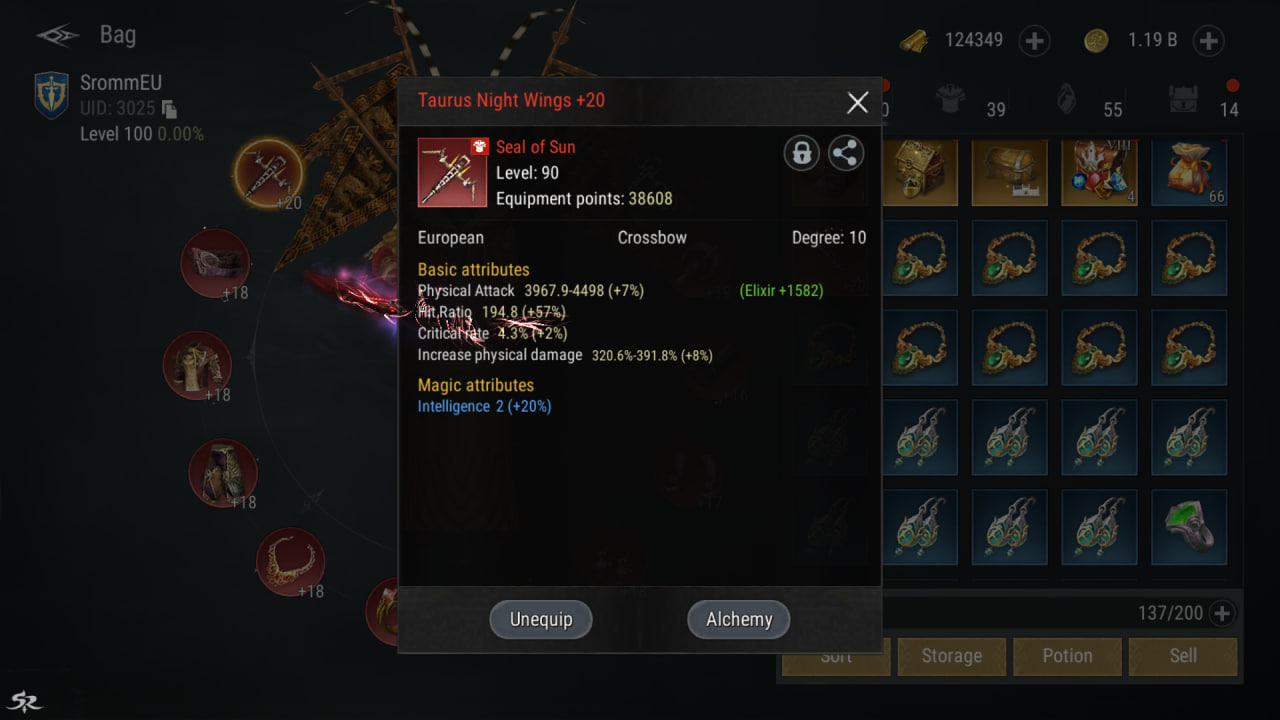
Task: Switch to the chest category tab showing 14
Action: (1185, 100)
